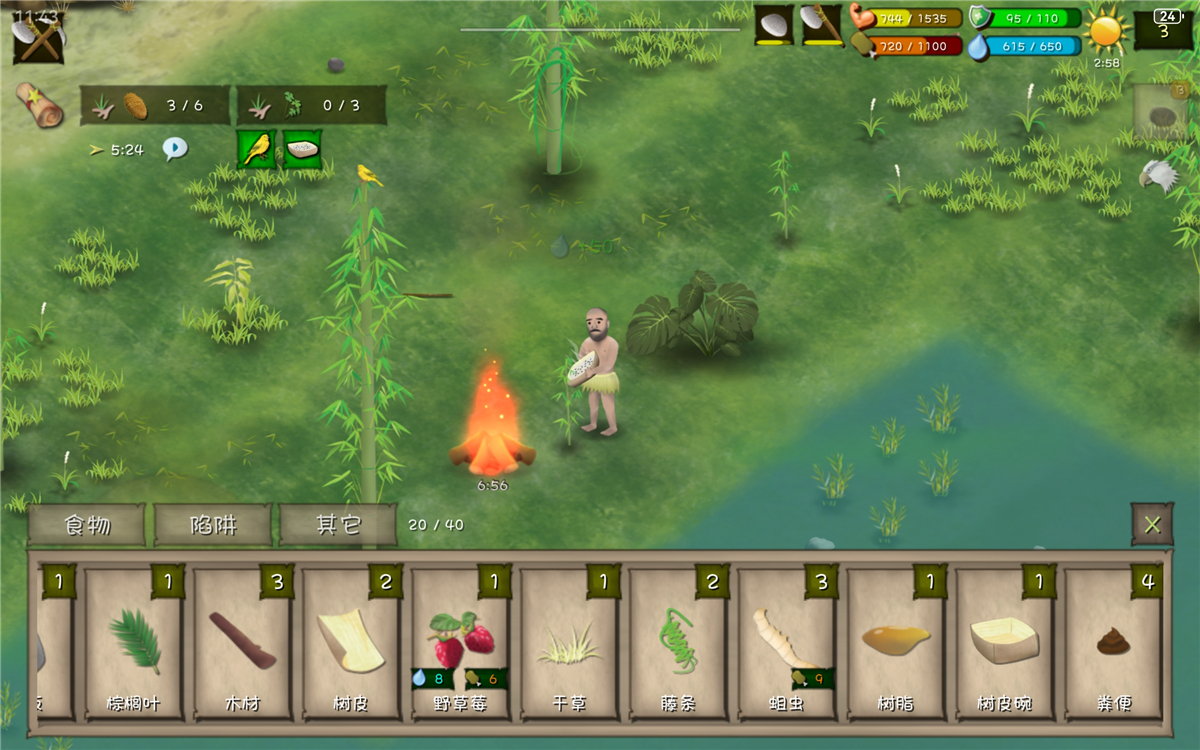Open the crafting tools icon
Image resolution: width=1200 pixels, height=750 pixels.
pos(38,38)
